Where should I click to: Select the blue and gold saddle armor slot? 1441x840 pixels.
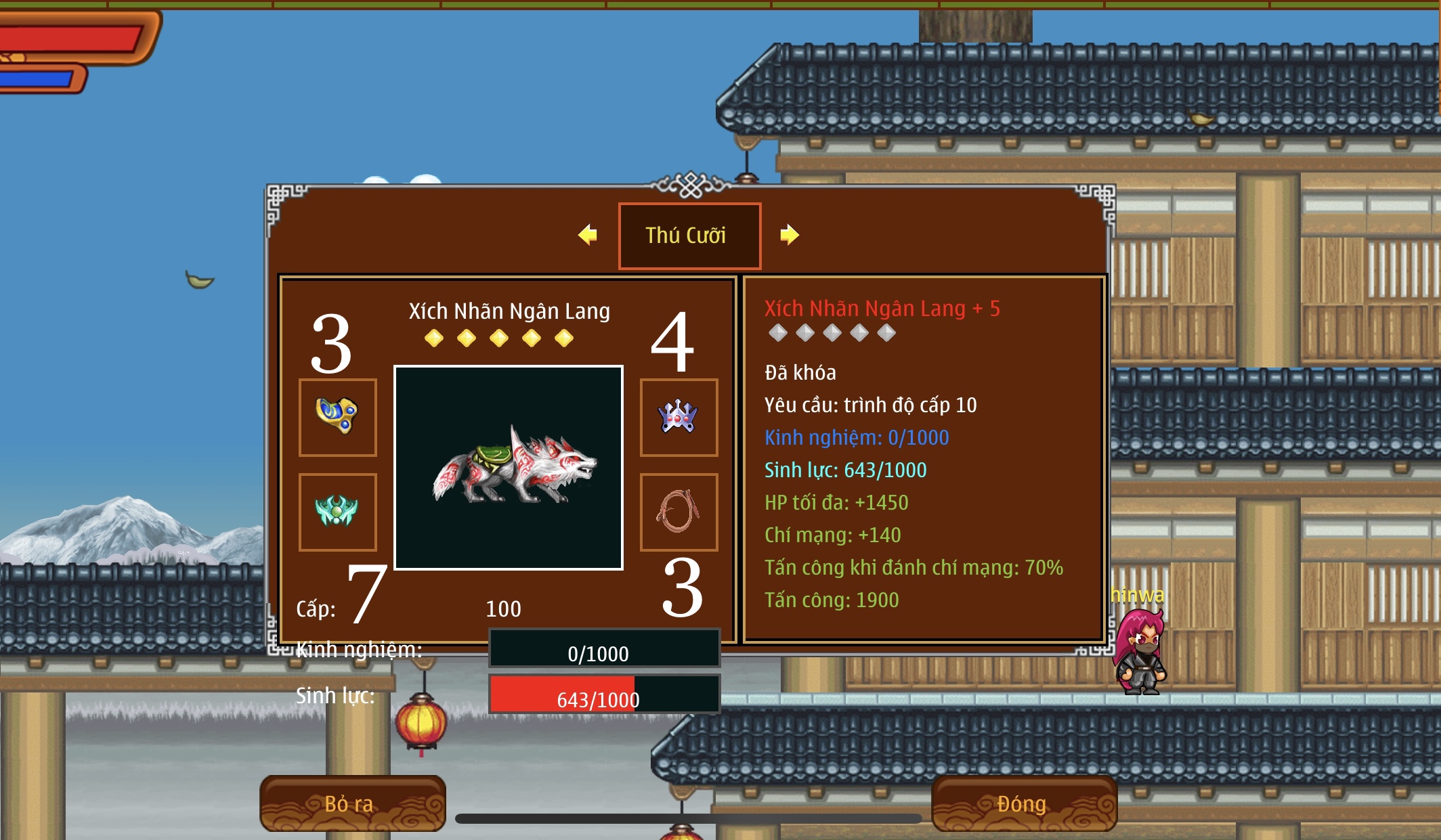[x=337, y=417]
